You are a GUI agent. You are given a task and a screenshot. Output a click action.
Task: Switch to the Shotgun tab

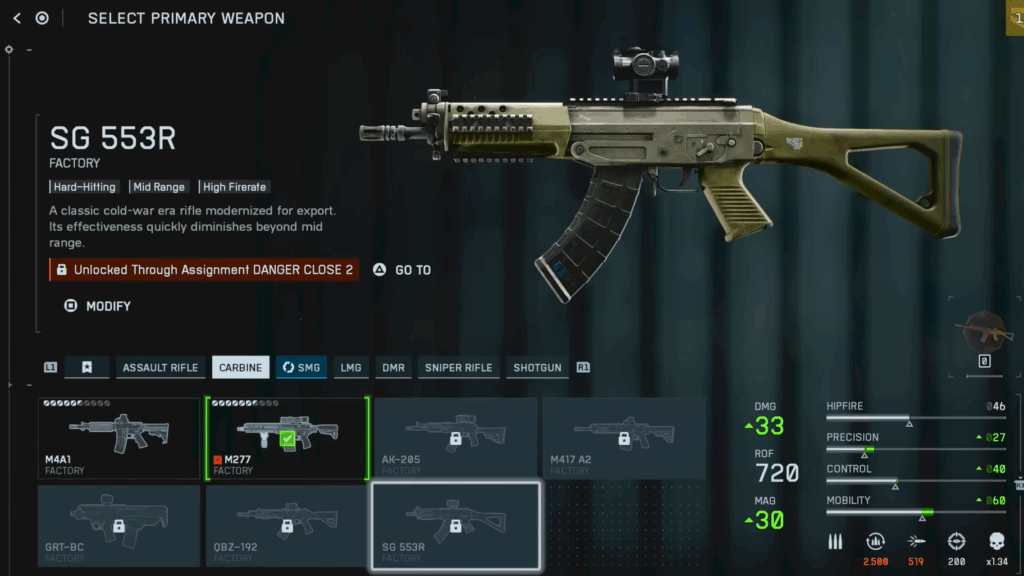point(537,368)
